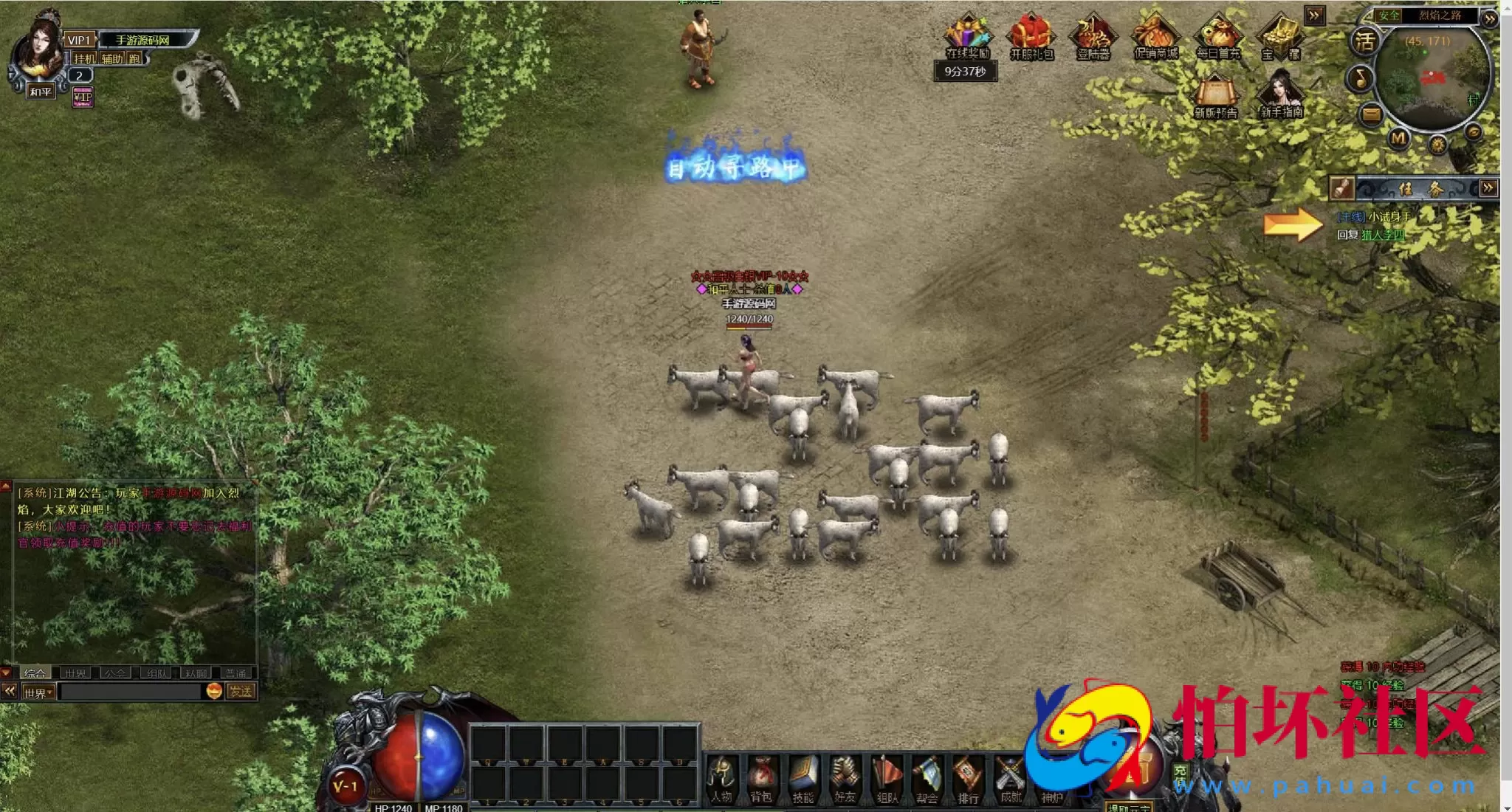Claim the 开服礼包 server launch gift pack

point(1031,35)
